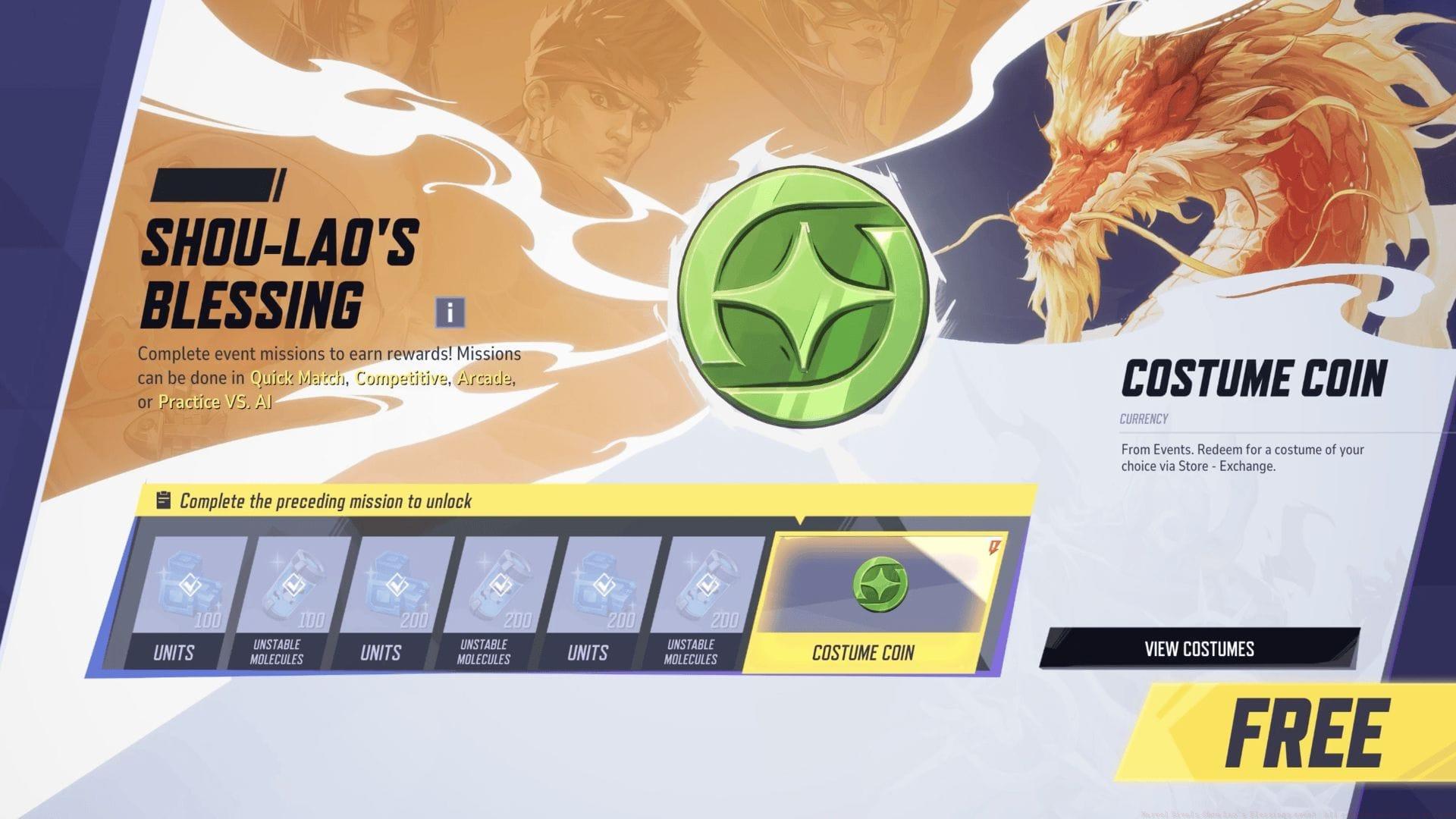Click the clipboard icon on the yellow banner

pyautogui.click(x=163, y=501)
